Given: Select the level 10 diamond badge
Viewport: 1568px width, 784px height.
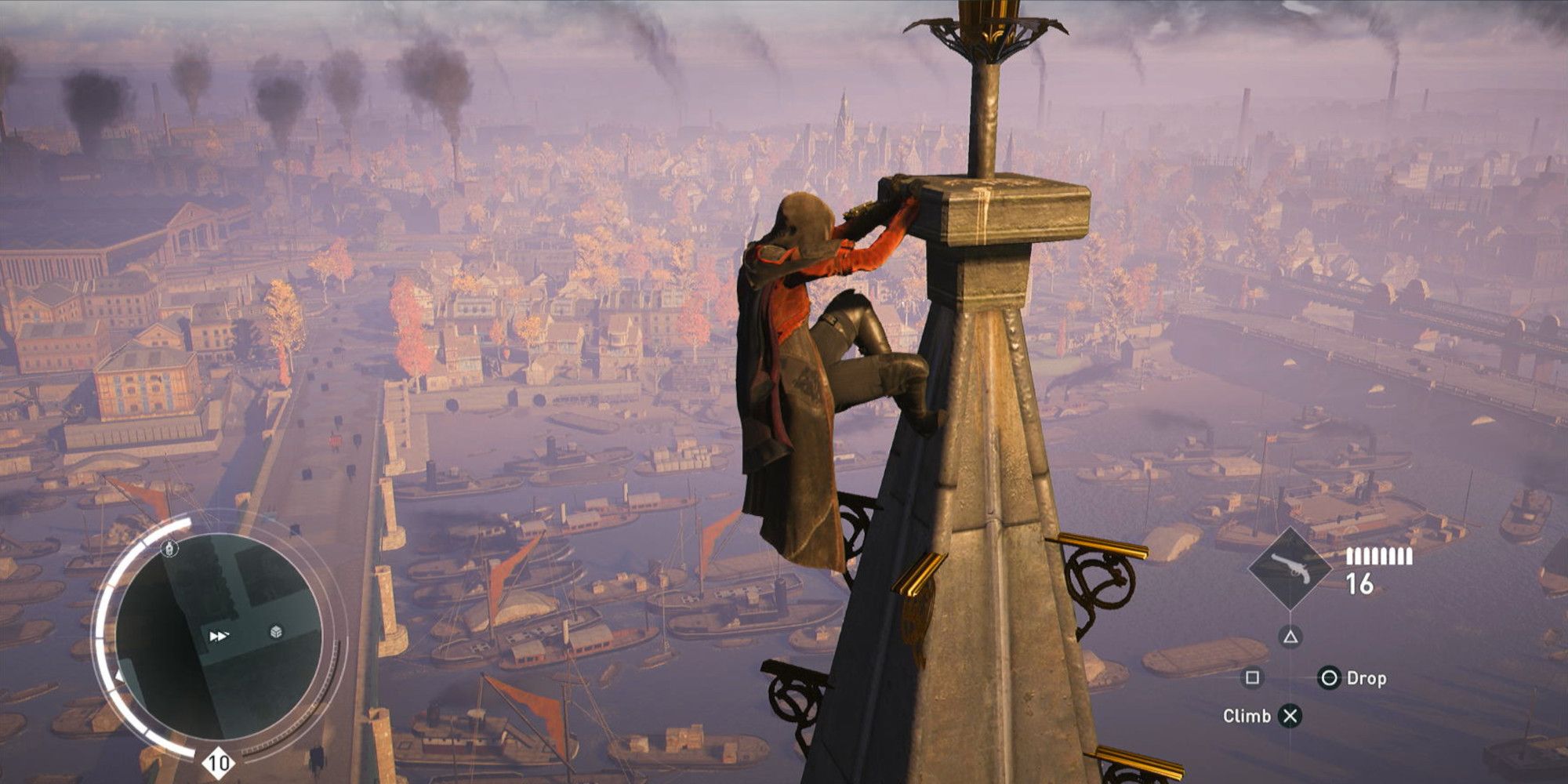Looking at the screenshot, I should point(219,763).
